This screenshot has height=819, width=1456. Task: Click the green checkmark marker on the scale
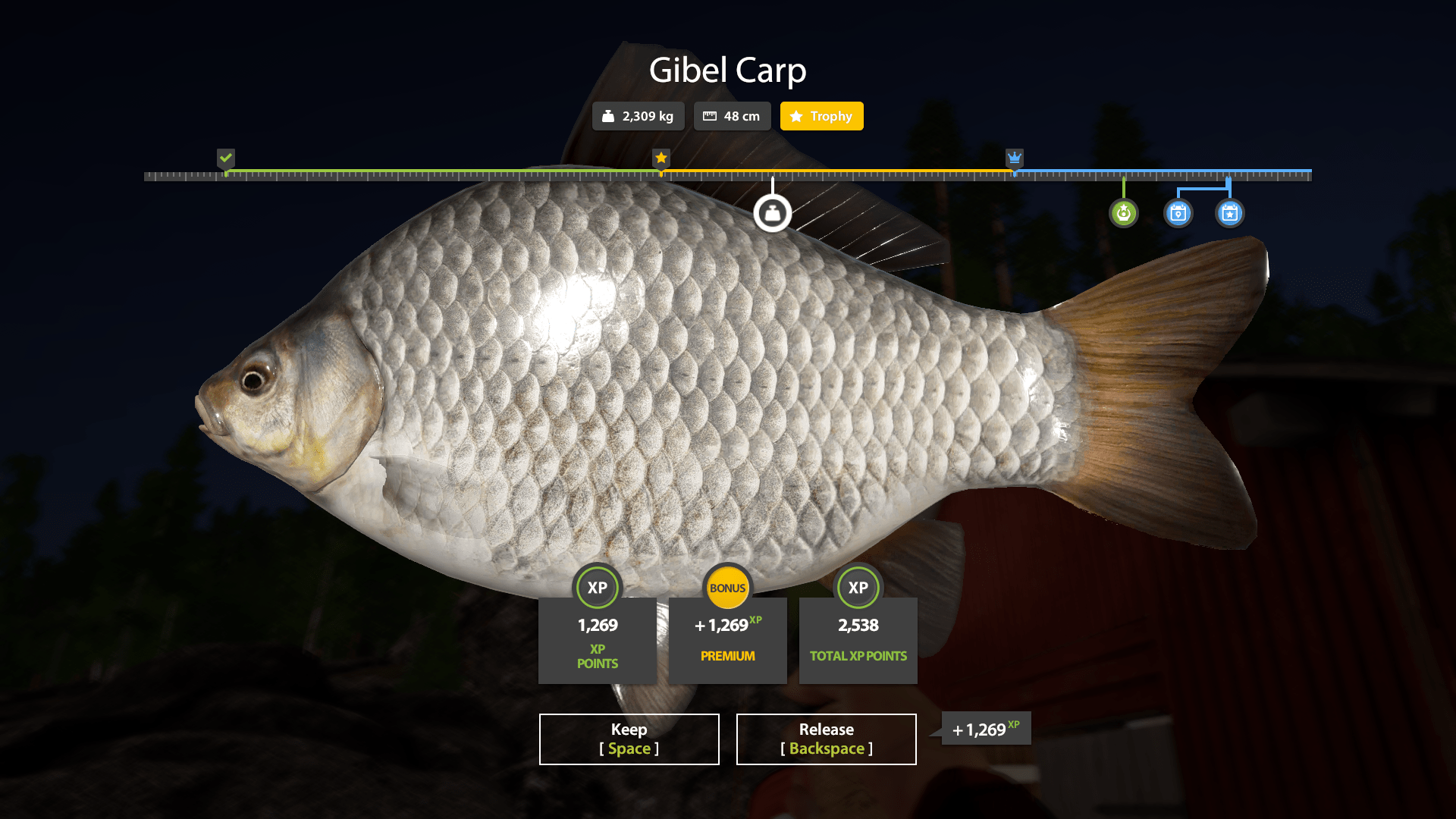225,158
